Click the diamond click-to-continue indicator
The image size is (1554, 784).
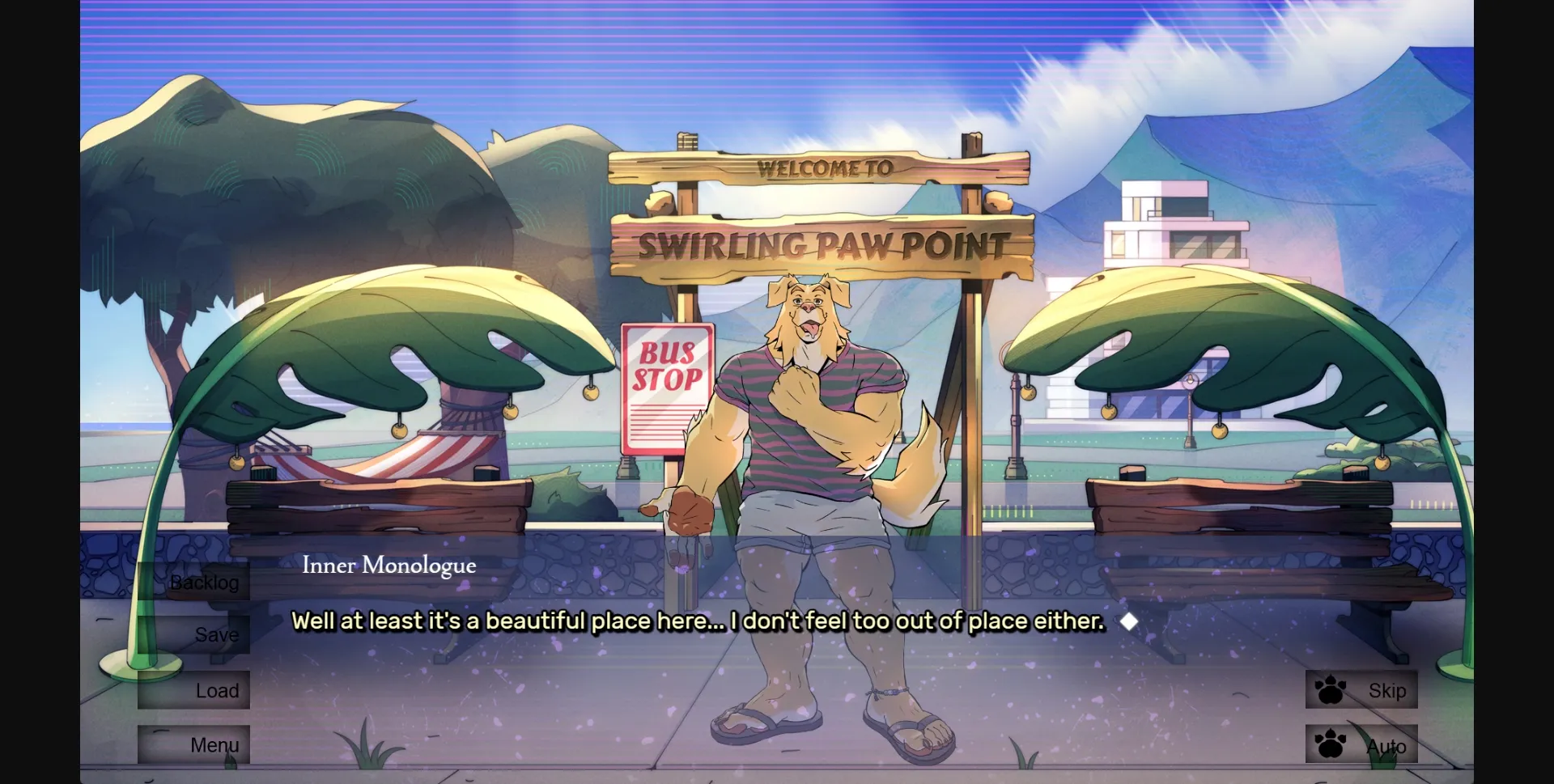1131,621
